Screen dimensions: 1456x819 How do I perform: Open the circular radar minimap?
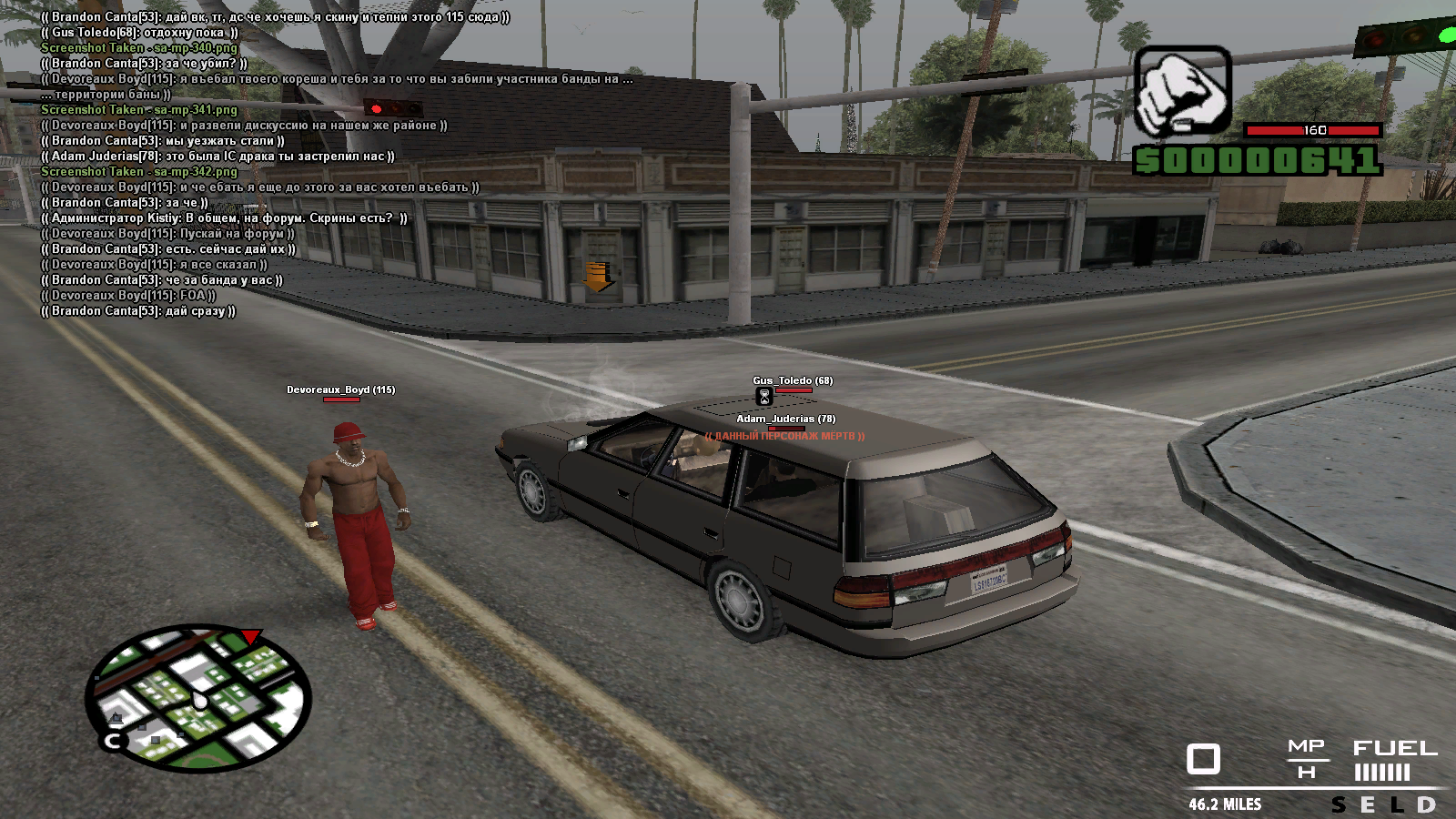coord(198,698)
